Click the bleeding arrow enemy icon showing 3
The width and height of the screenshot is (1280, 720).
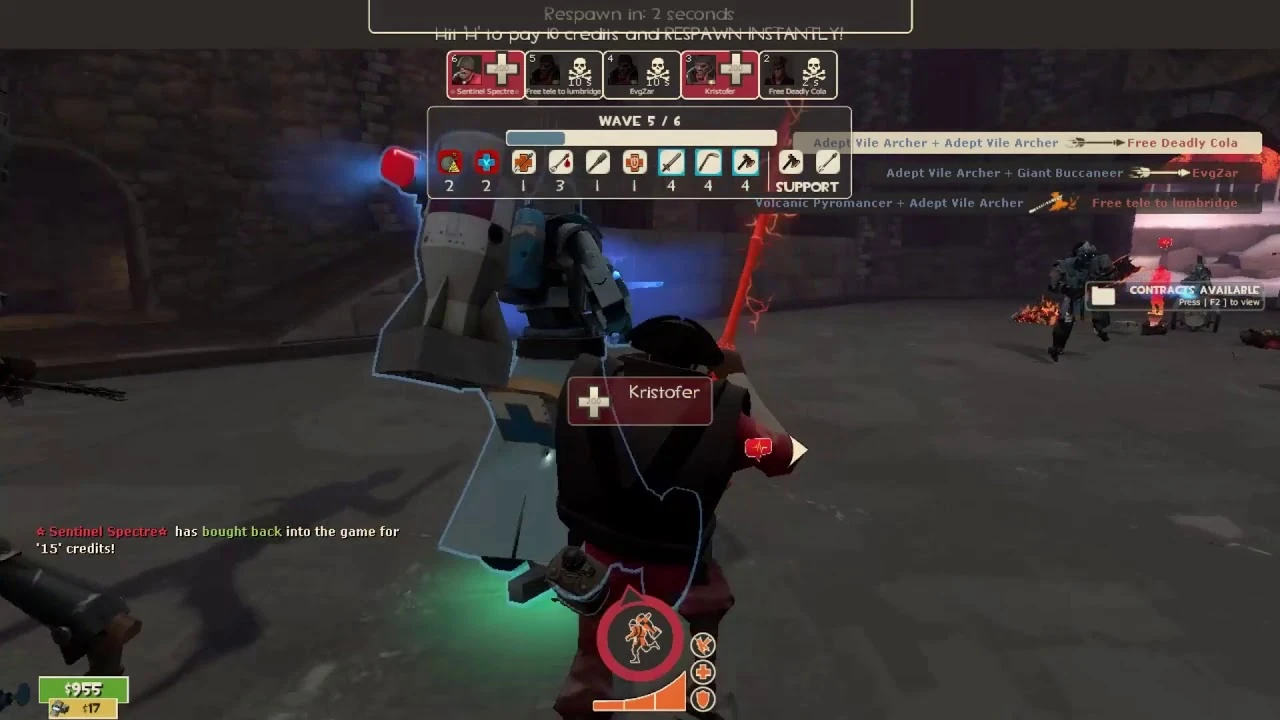(x=560, y=162)
